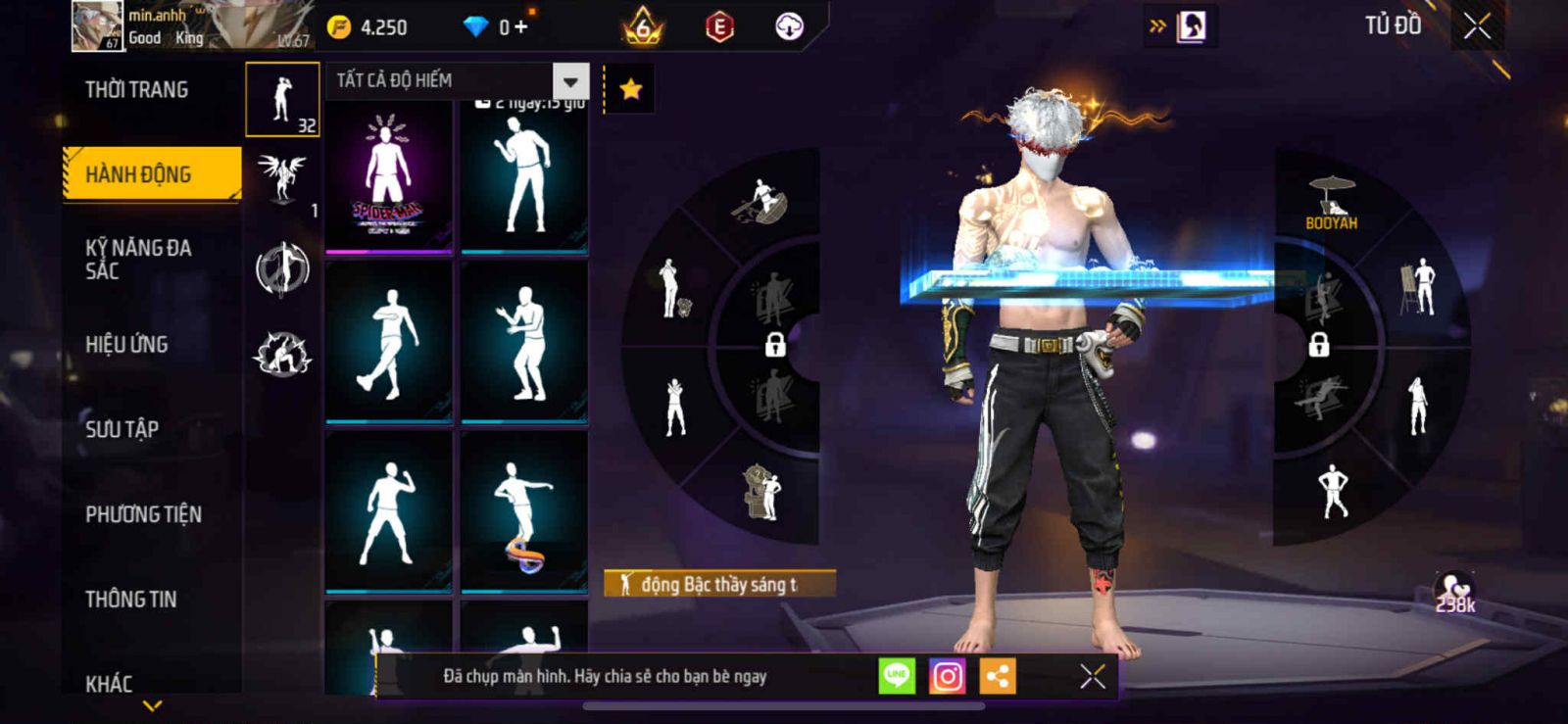Image resolution: width=1568 pixels, height=724 pixels.
Task: Add diamonds with the plus button
Action: [x=520, y=27]
